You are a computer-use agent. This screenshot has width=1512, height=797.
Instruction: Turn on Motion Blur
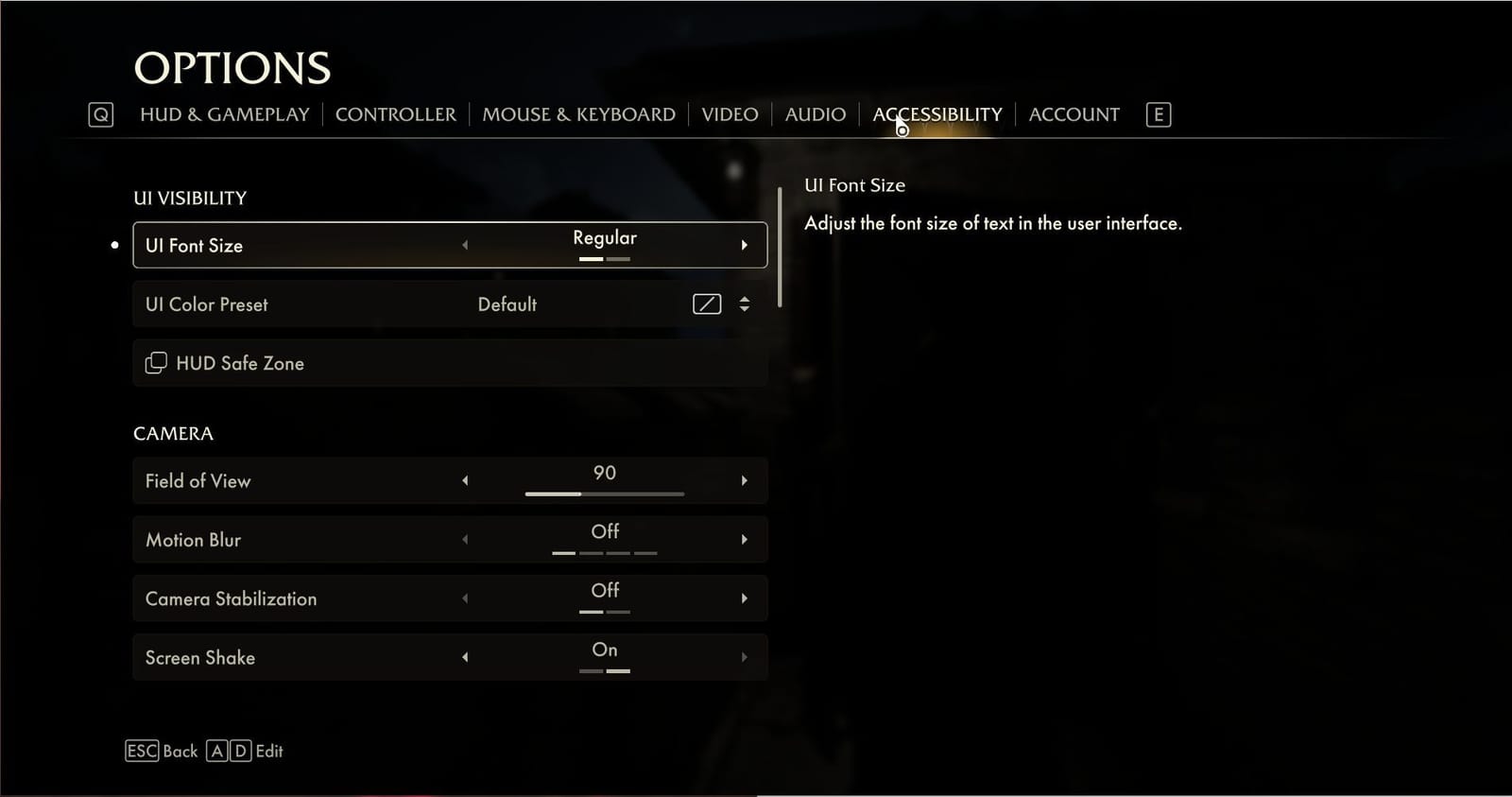(745, 539)
